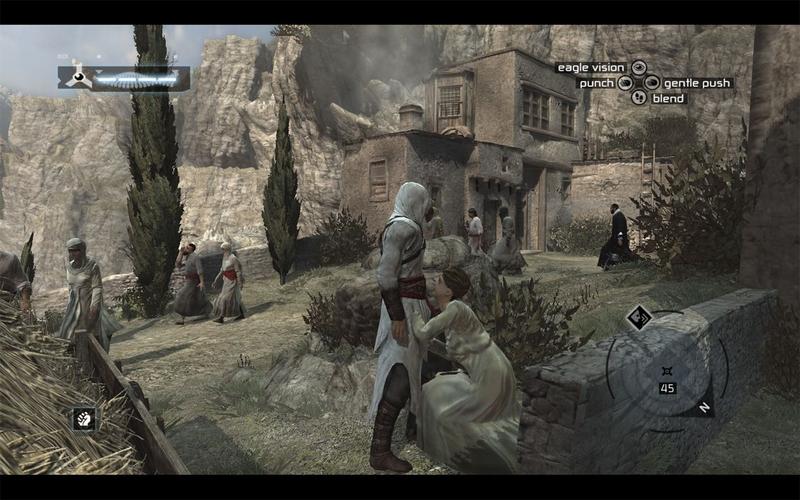Select the diamond objective marker on minimap
800x500 pixels.
click(x=639, y=318)
